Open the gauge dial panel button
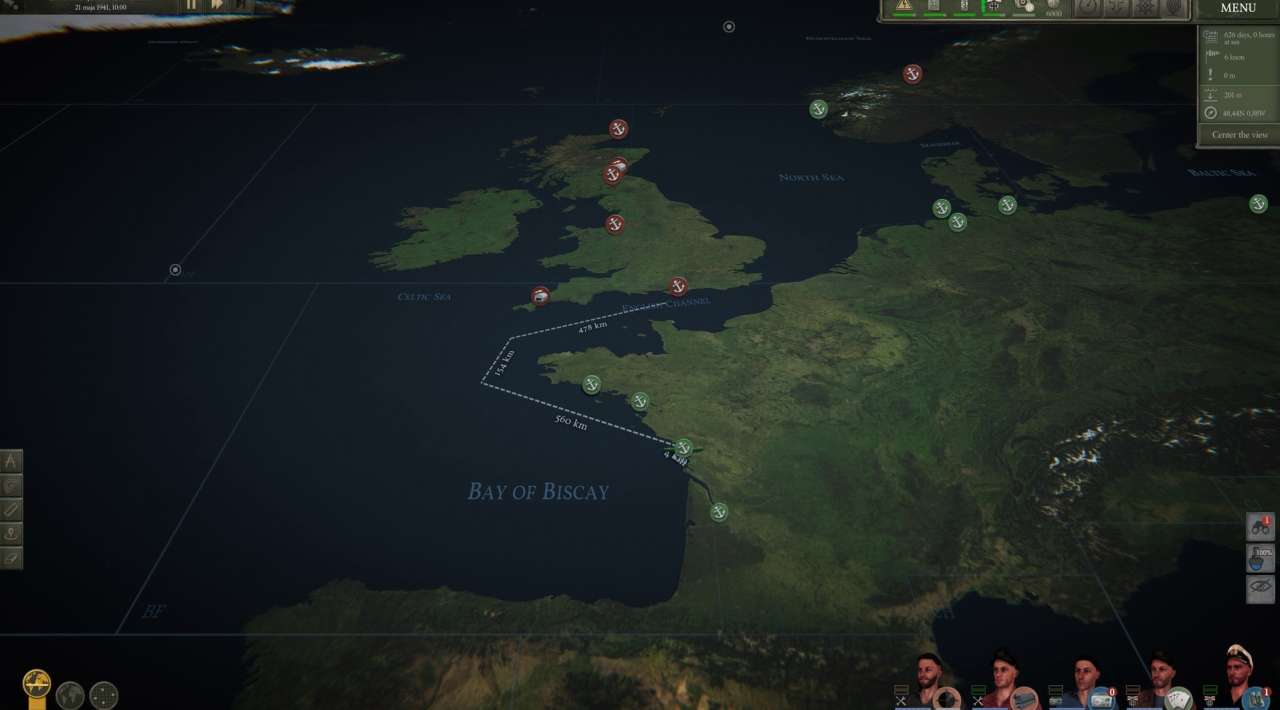1280x710 pixels. click(x=1087, y=7)
